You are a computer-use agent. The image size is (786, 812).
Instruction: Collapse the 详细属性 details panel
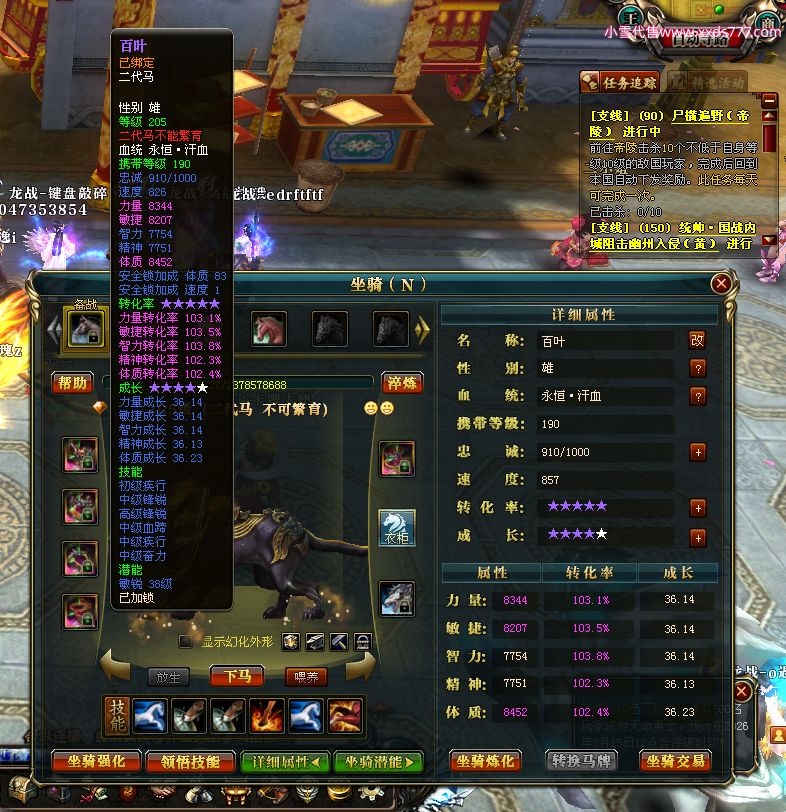[x=286, y=761]
